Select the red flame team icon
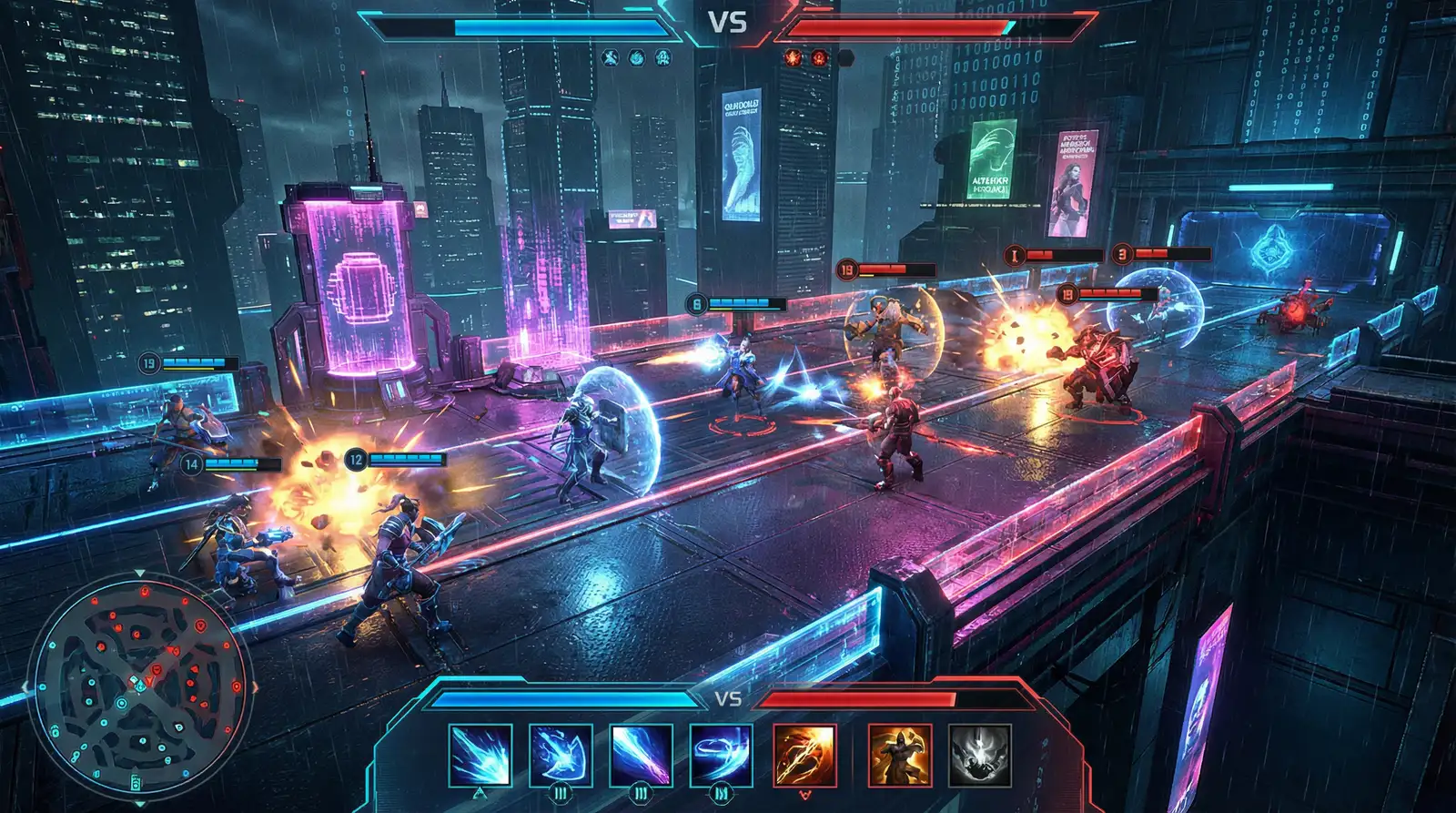The height and width of the screenshot is (813, 1456). (793, 57)
